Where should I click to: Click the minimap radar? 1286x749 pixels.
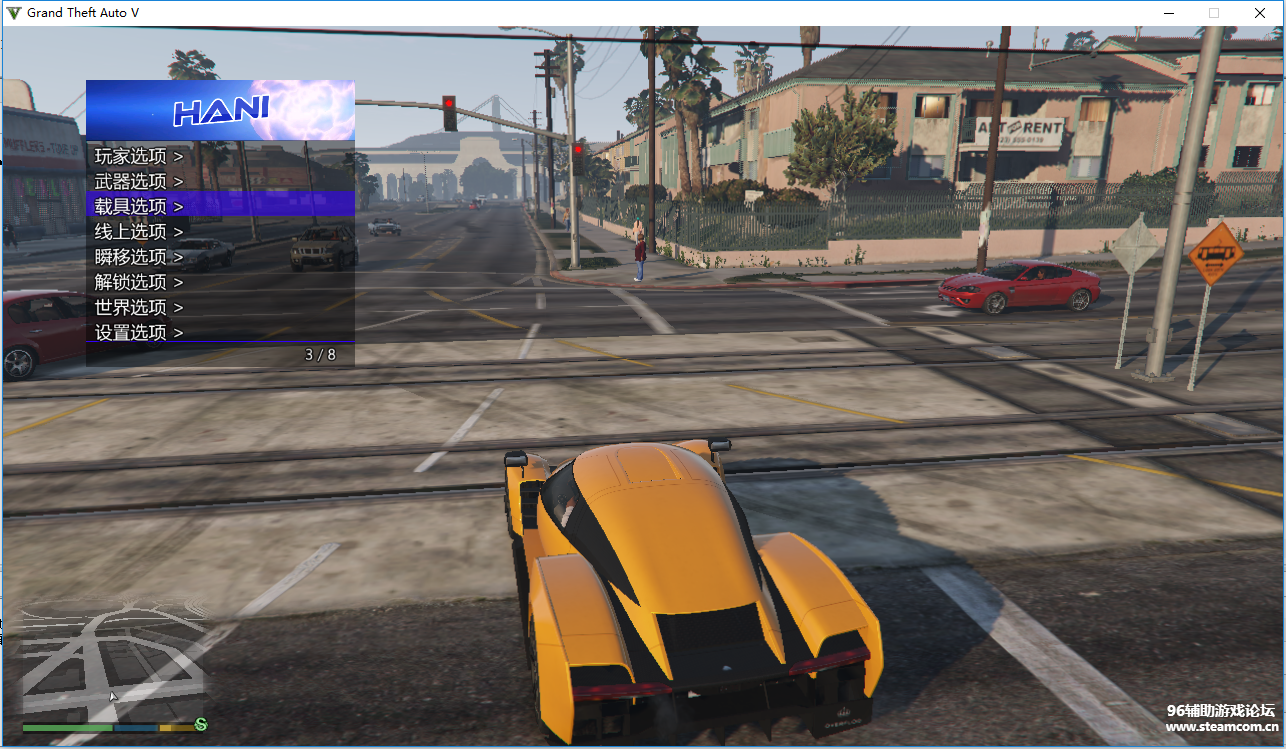pyautogui.click(x=114, y=659)
